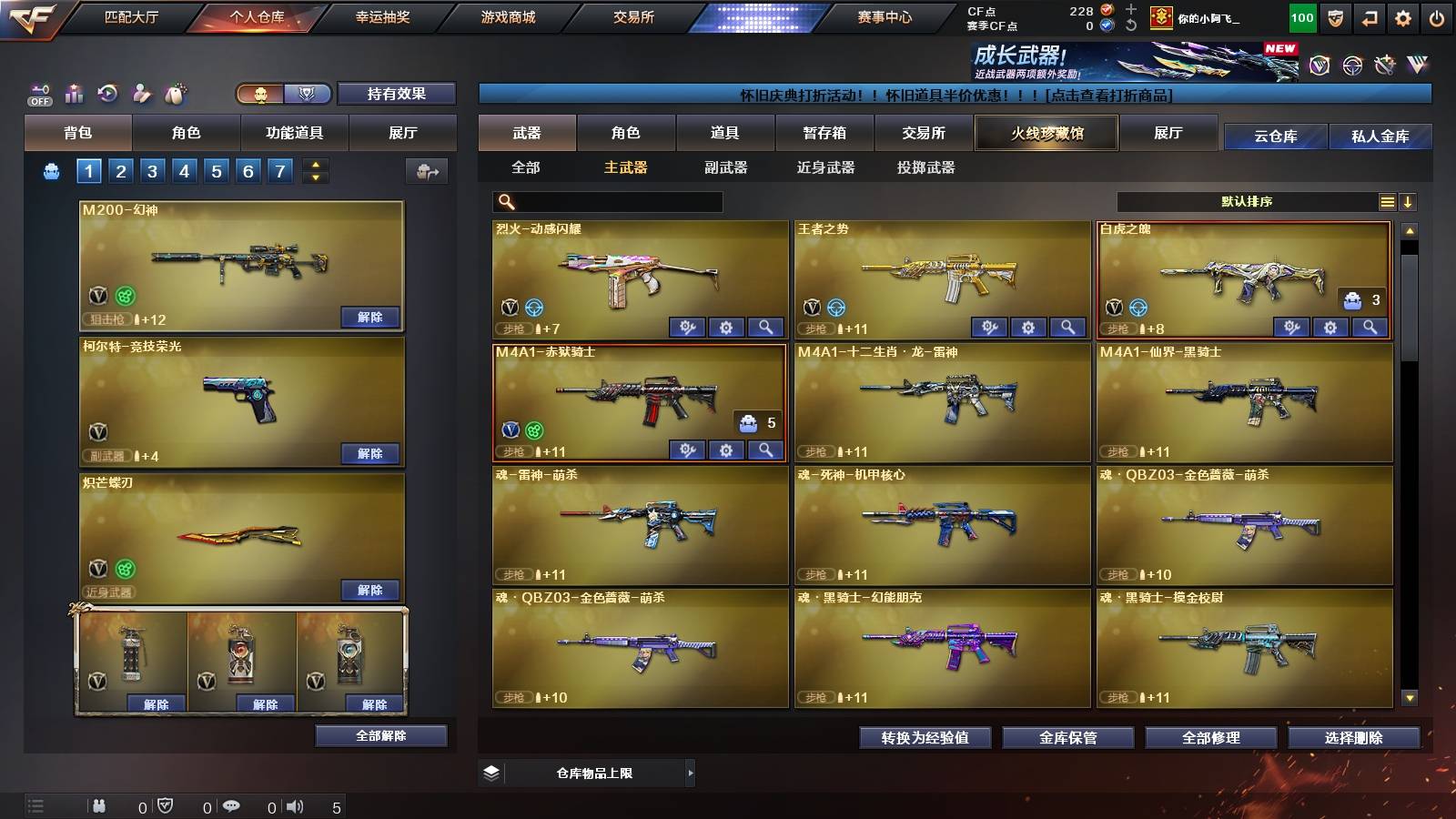Click the repair wrench icon on 赤狱骑士 card
Screen dimensions: 1456x819
coord(689,450)
